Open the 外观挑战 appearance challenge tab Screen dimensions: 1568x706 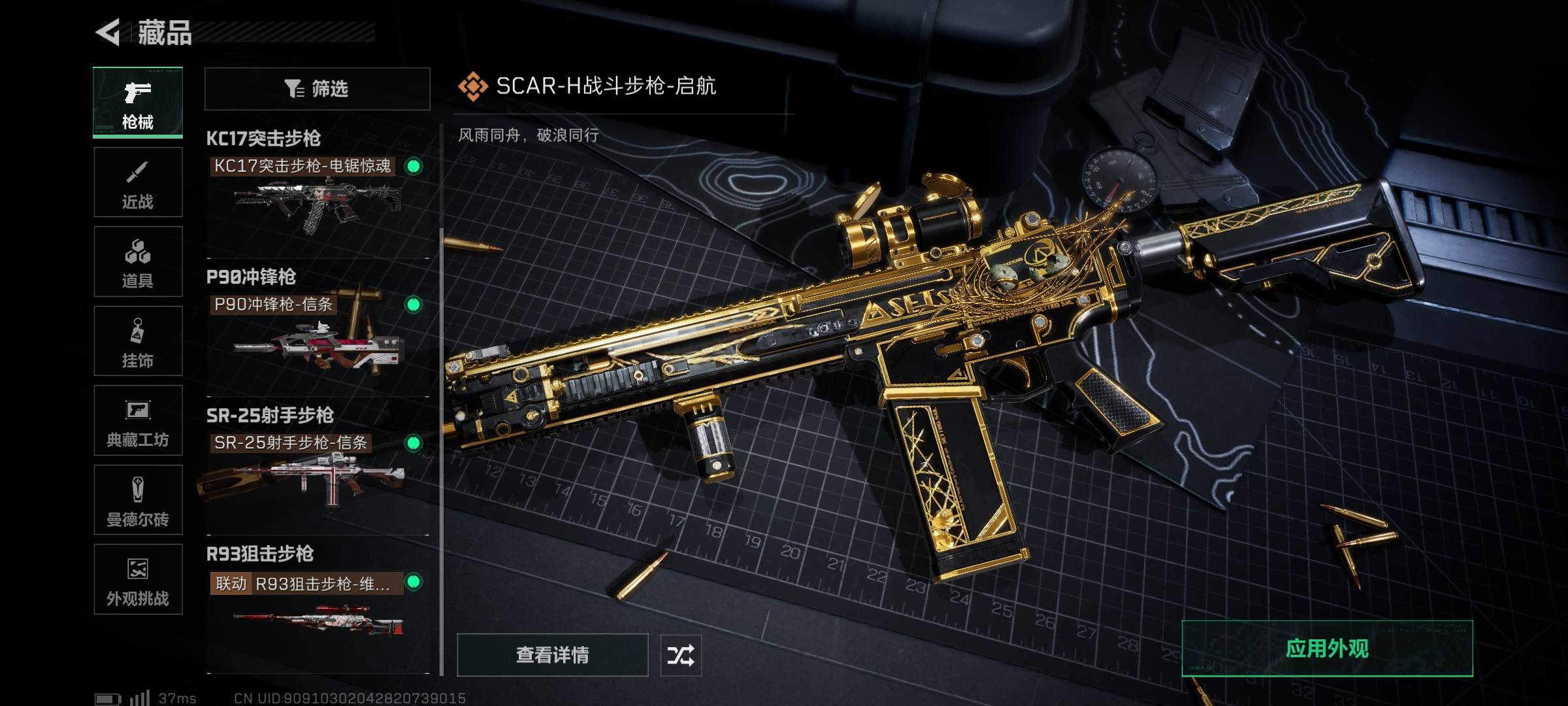pyautogui.click(x=138, y=579)
